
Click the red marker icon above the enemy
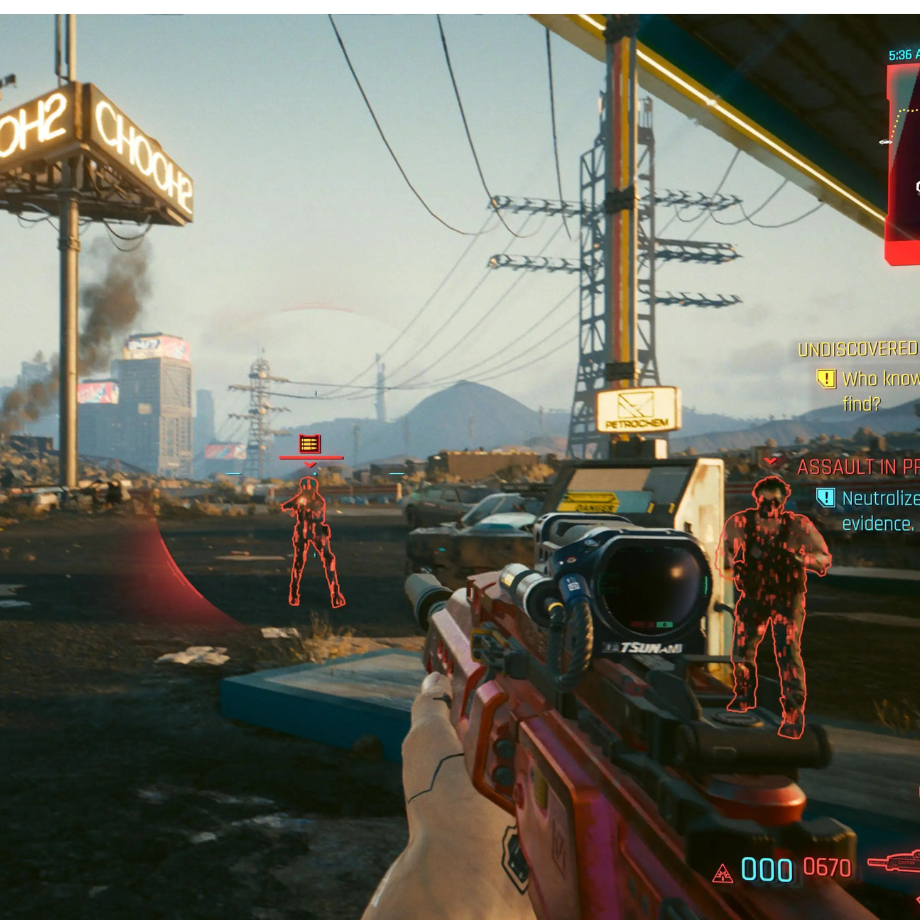click(x=310, y=443)
